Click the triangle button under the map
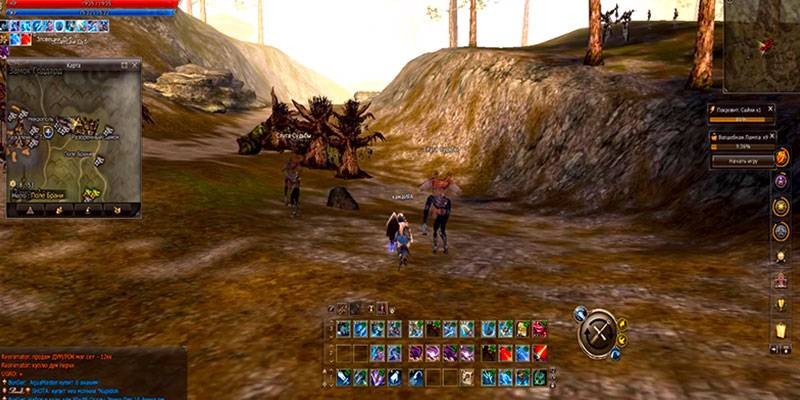The height and width of the screenshot is (400, 800). pos(29,209)
